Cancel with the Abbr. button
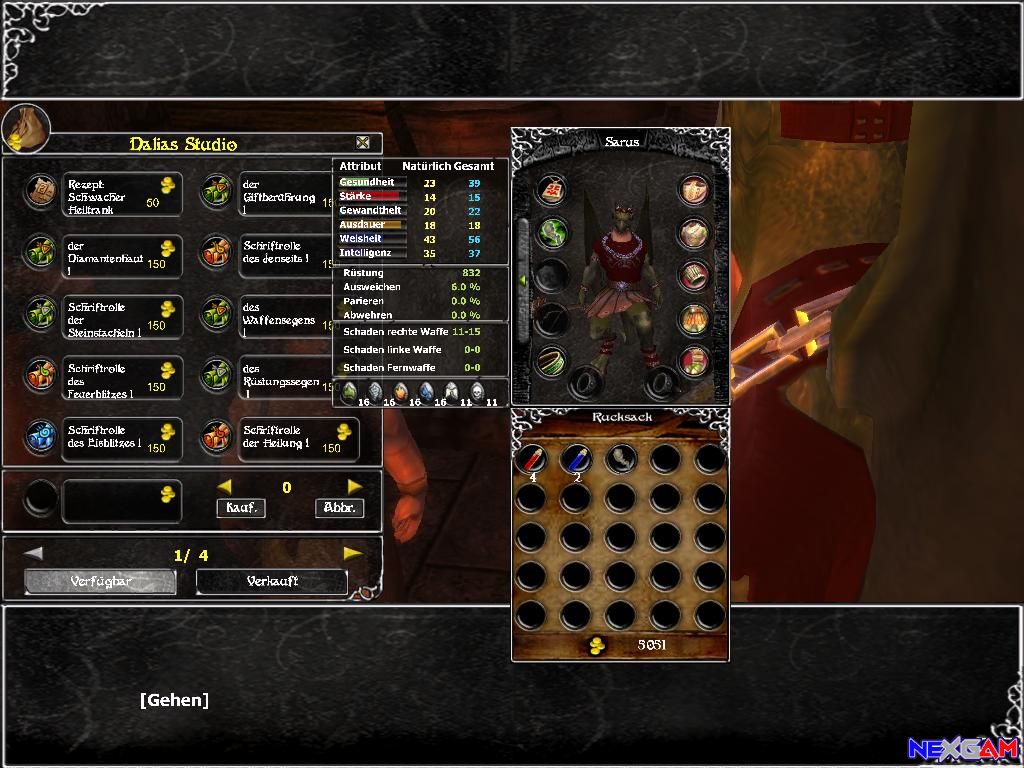The height and width of the screenshot is (768, 1024). 338,507
